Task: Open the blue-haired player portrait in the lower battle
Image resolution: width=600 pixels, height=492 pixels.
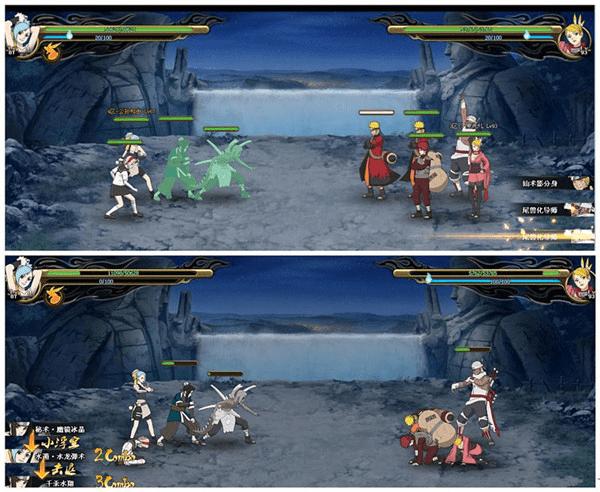Action: (24, 276)
